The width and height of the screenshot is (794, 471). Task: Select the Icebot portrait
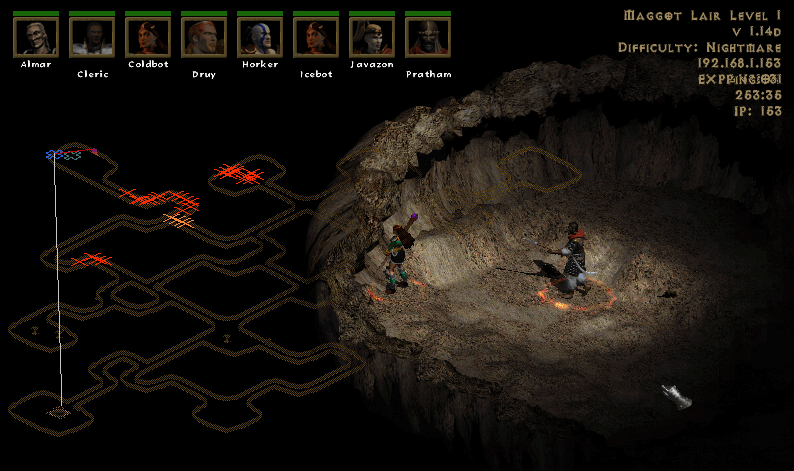click(x=316, y=37)
